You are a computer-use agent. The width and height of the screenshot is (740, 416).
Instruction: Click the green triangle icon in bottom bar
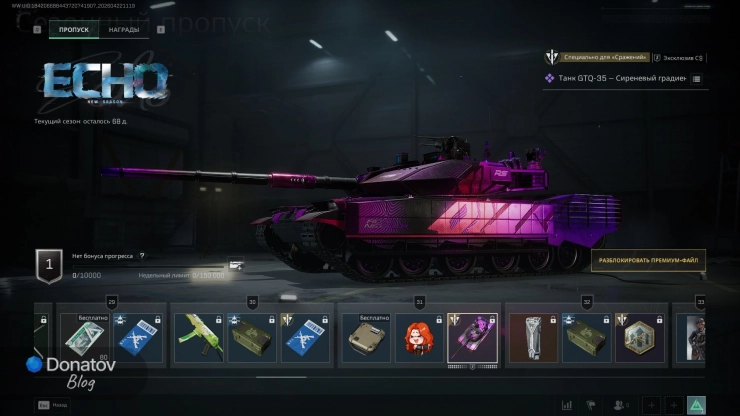pos(696,405)
